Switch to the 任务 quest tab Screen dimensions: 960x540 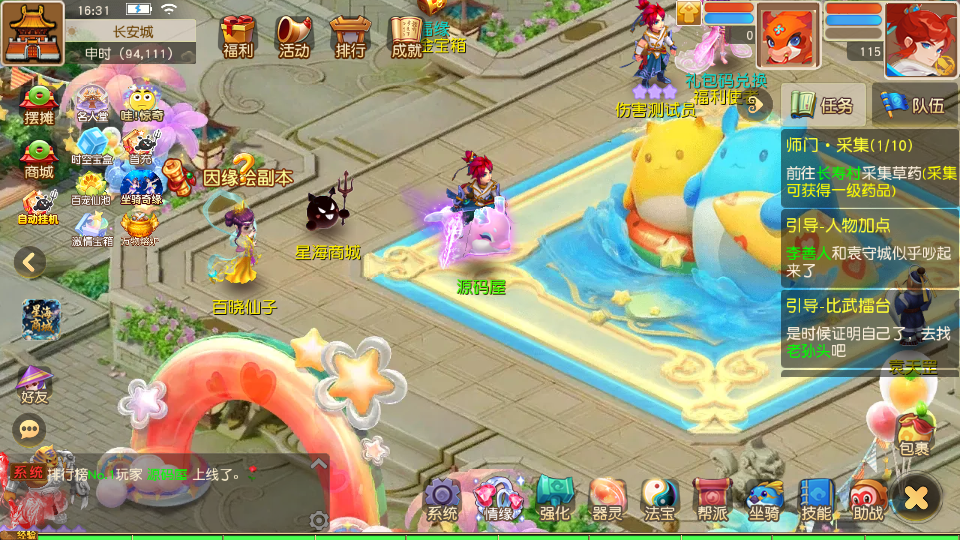tap(823, 104)
